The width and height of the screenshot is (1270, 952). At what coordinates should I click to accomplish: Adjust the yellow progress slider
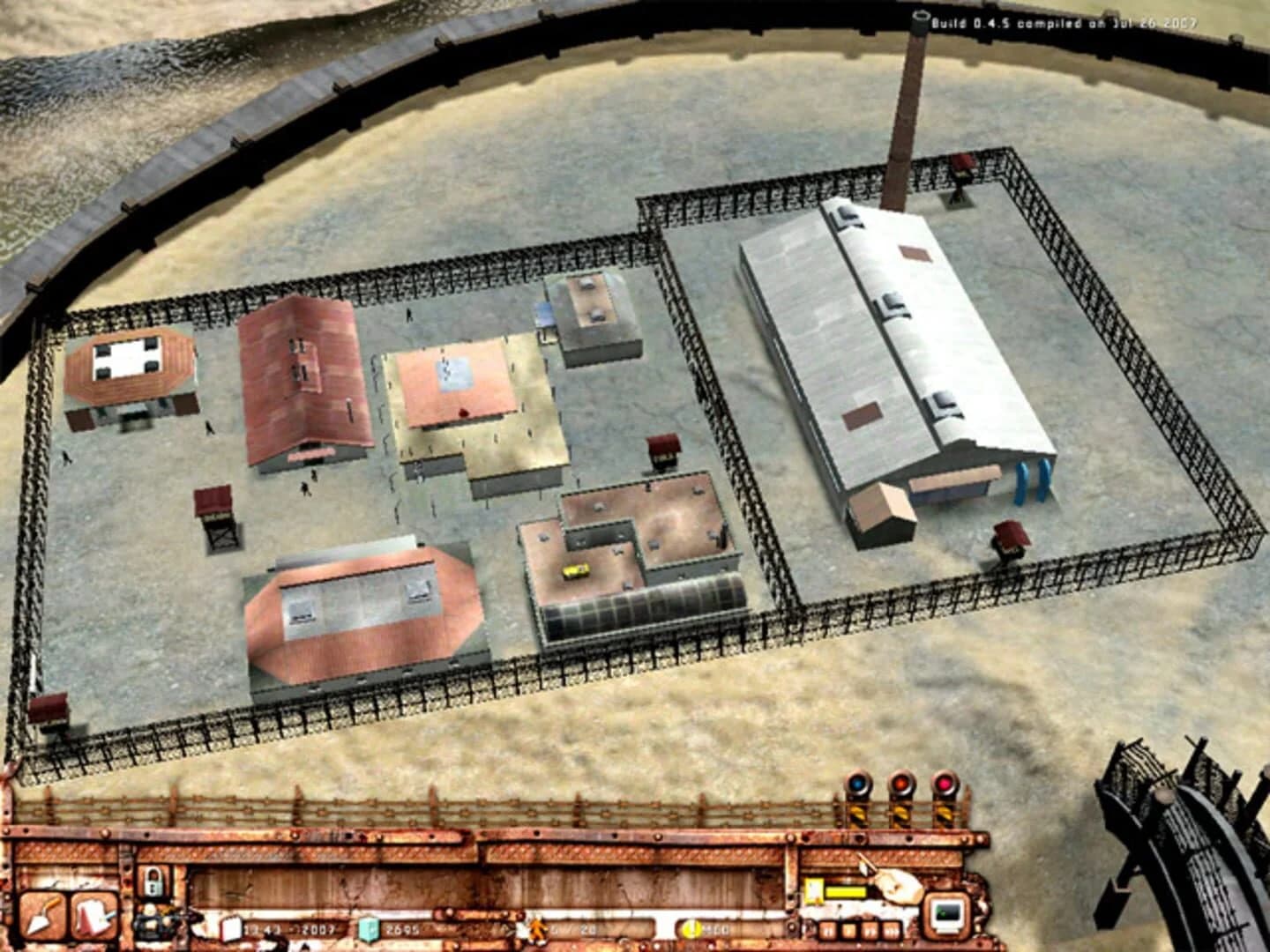848,892
